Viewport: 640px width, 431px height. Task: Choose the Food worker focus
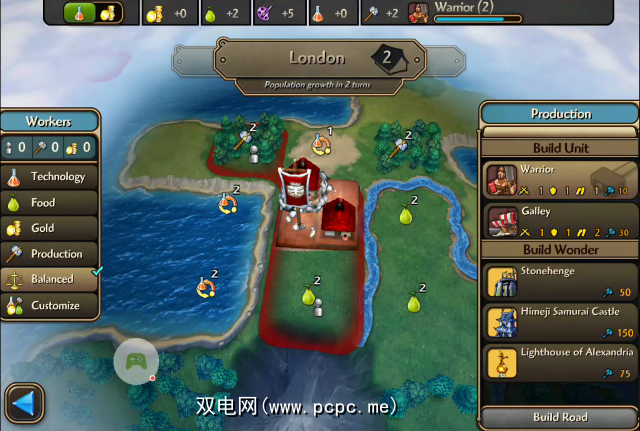[50, 203]
